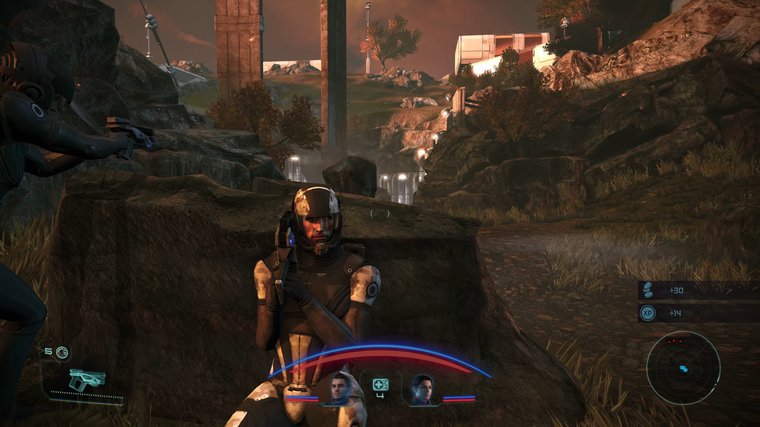The width and height of the screenshot is (760, 427).
Task: Use the medi-gel icon
Action: click(x=380, y=385)
